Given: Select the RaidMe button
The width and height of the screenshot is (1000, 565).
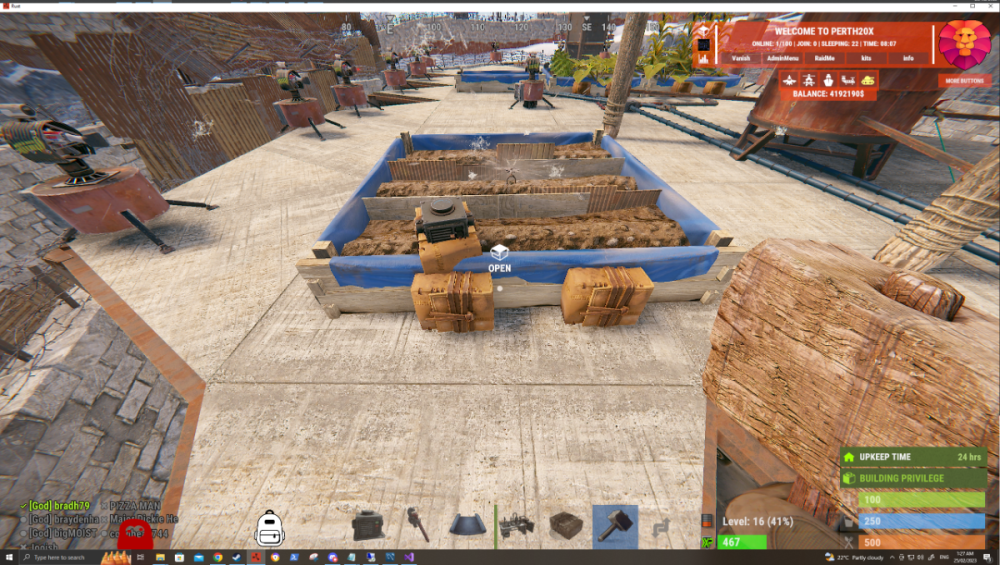Looking at the screenshot, I should tap(825, 59).
